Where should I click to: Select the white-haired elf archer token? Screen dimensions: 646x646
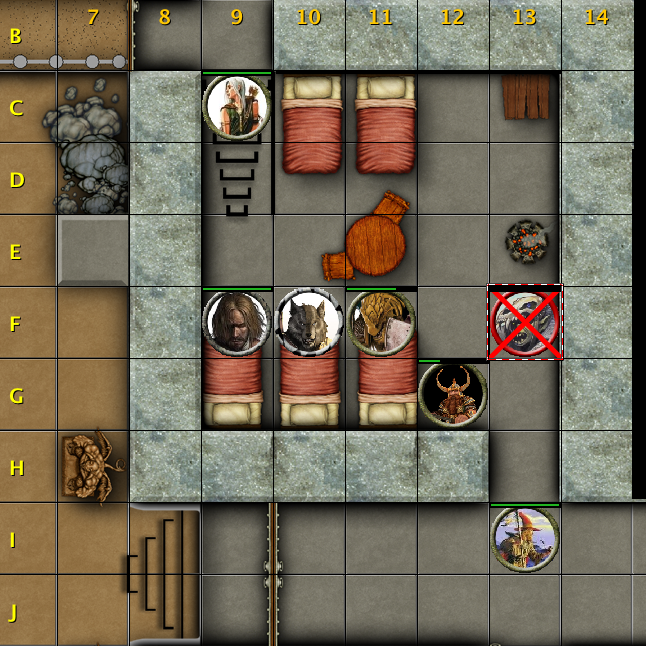[237, 107]
